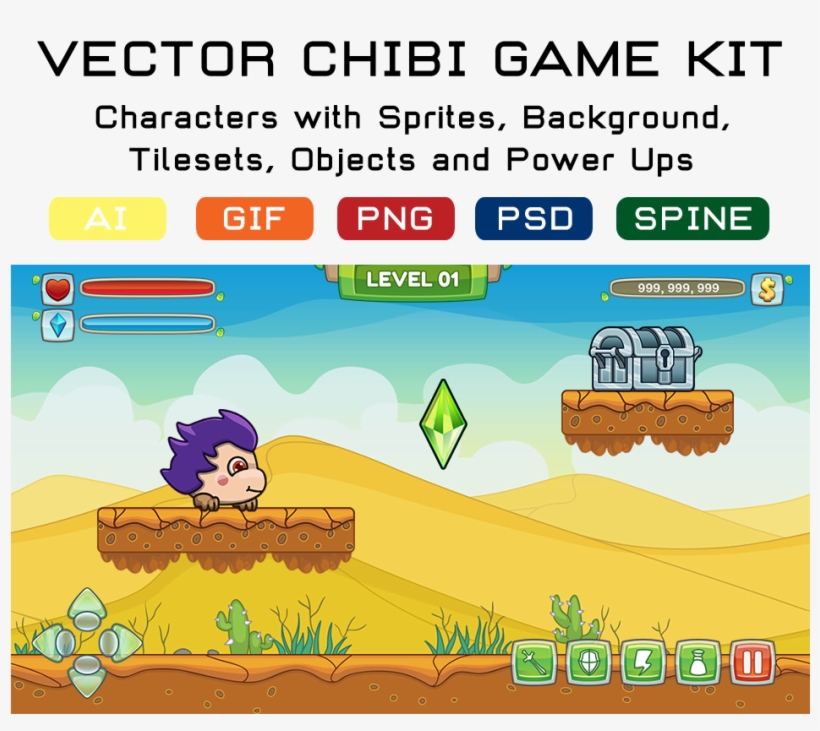Tap the down arrow on the d-pad
The width and height of the screenshot is (820, 731).
[88, 677]
